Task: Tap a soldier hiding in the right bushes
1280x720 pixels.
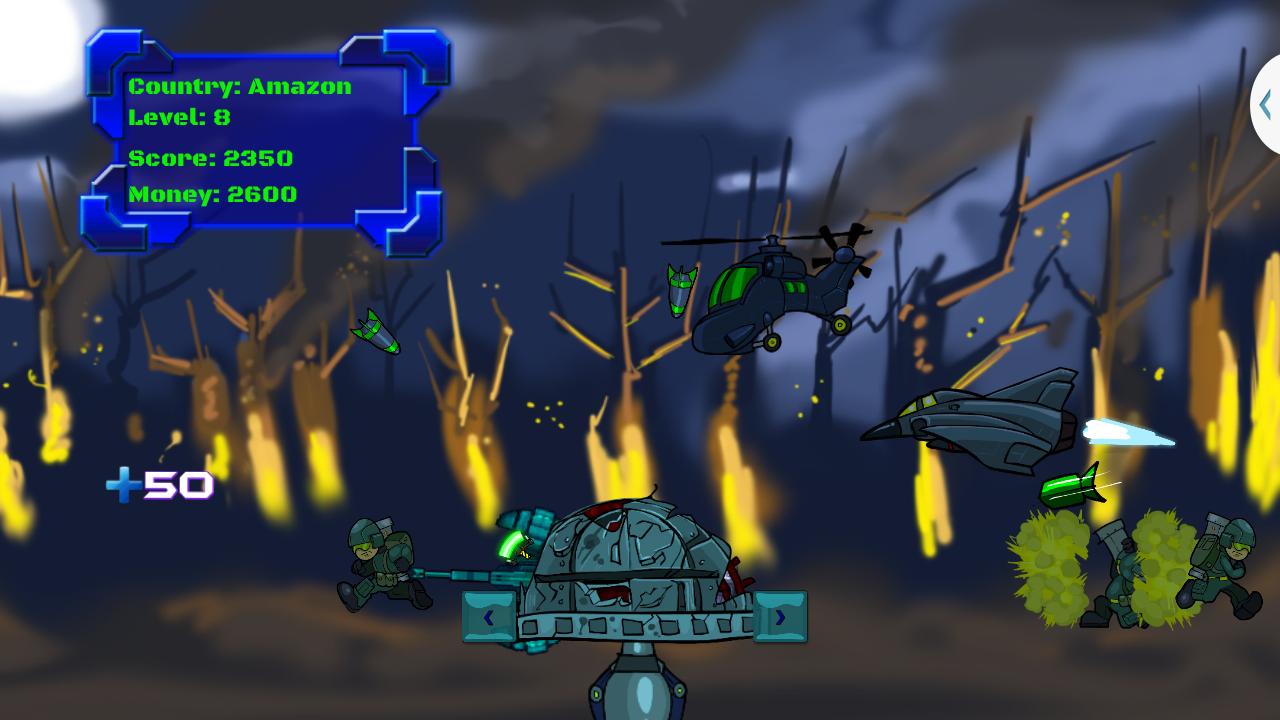Action: point(1120,575)
